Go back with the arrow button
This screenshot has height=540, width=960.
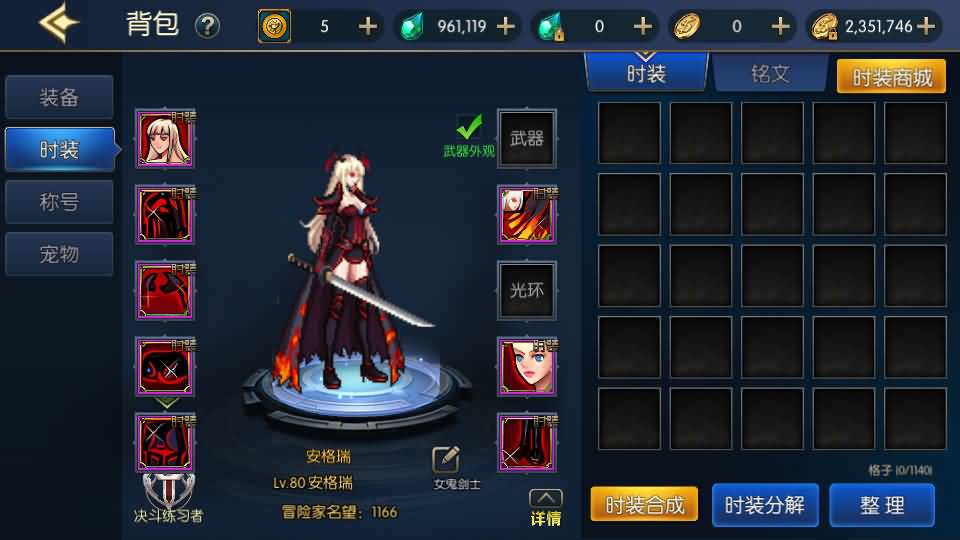pyautogui.click(x=59, y=24)
